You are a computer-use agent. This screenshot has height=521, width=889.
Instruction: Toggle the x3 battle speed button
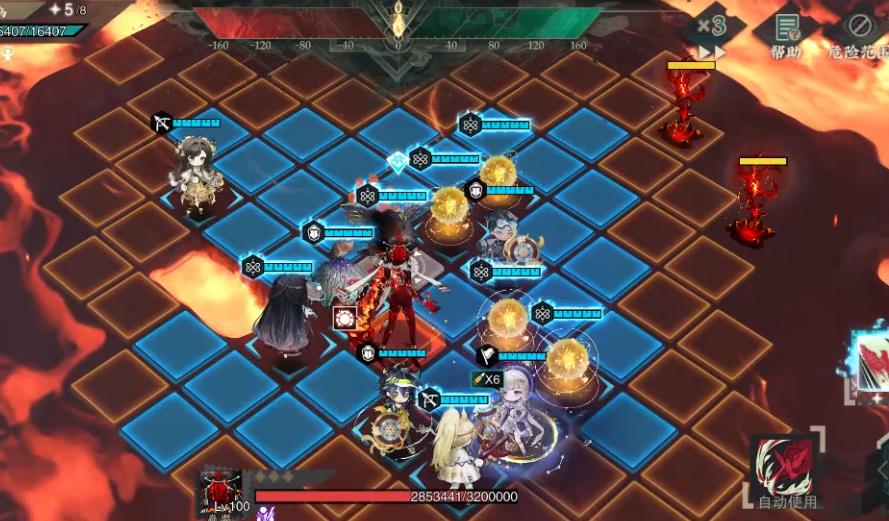pos(712,31)
